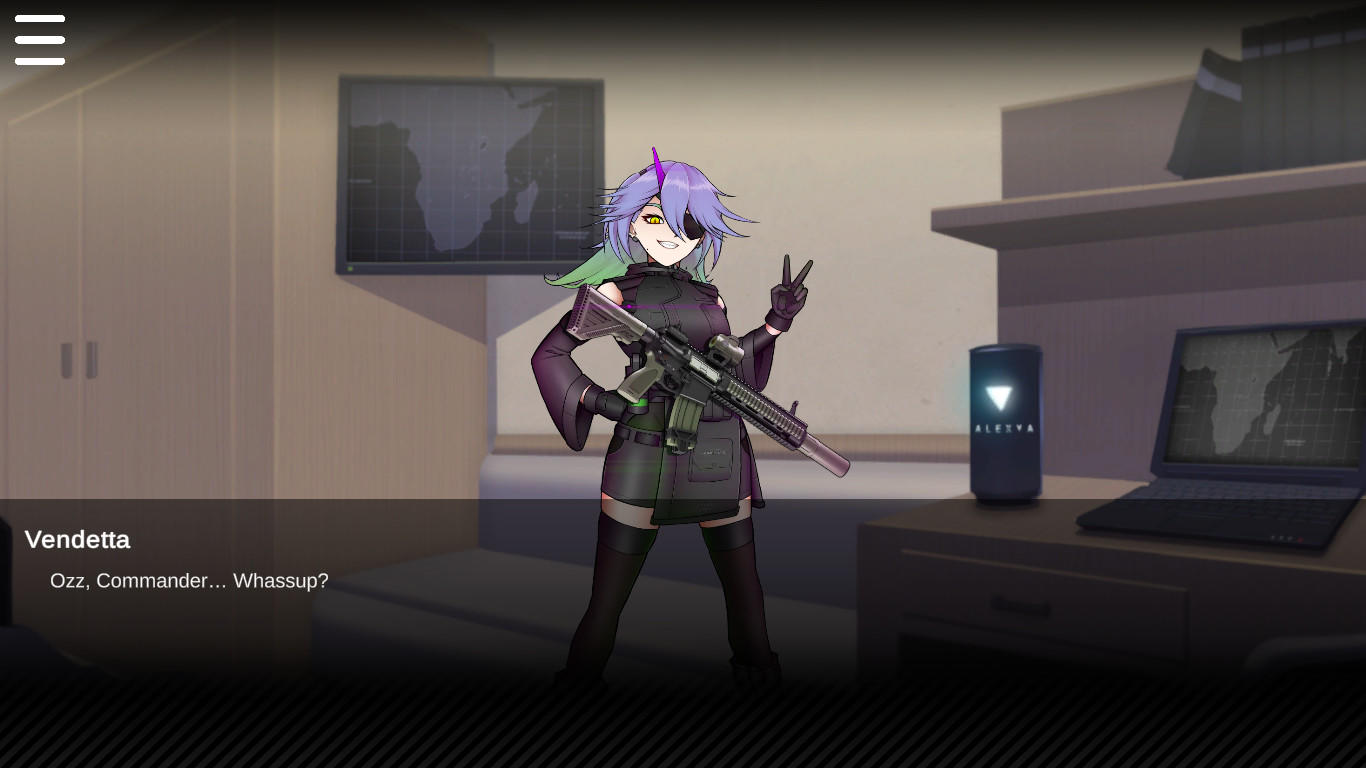Click the bottom bar of the menu icon

[x=40, y=61]
